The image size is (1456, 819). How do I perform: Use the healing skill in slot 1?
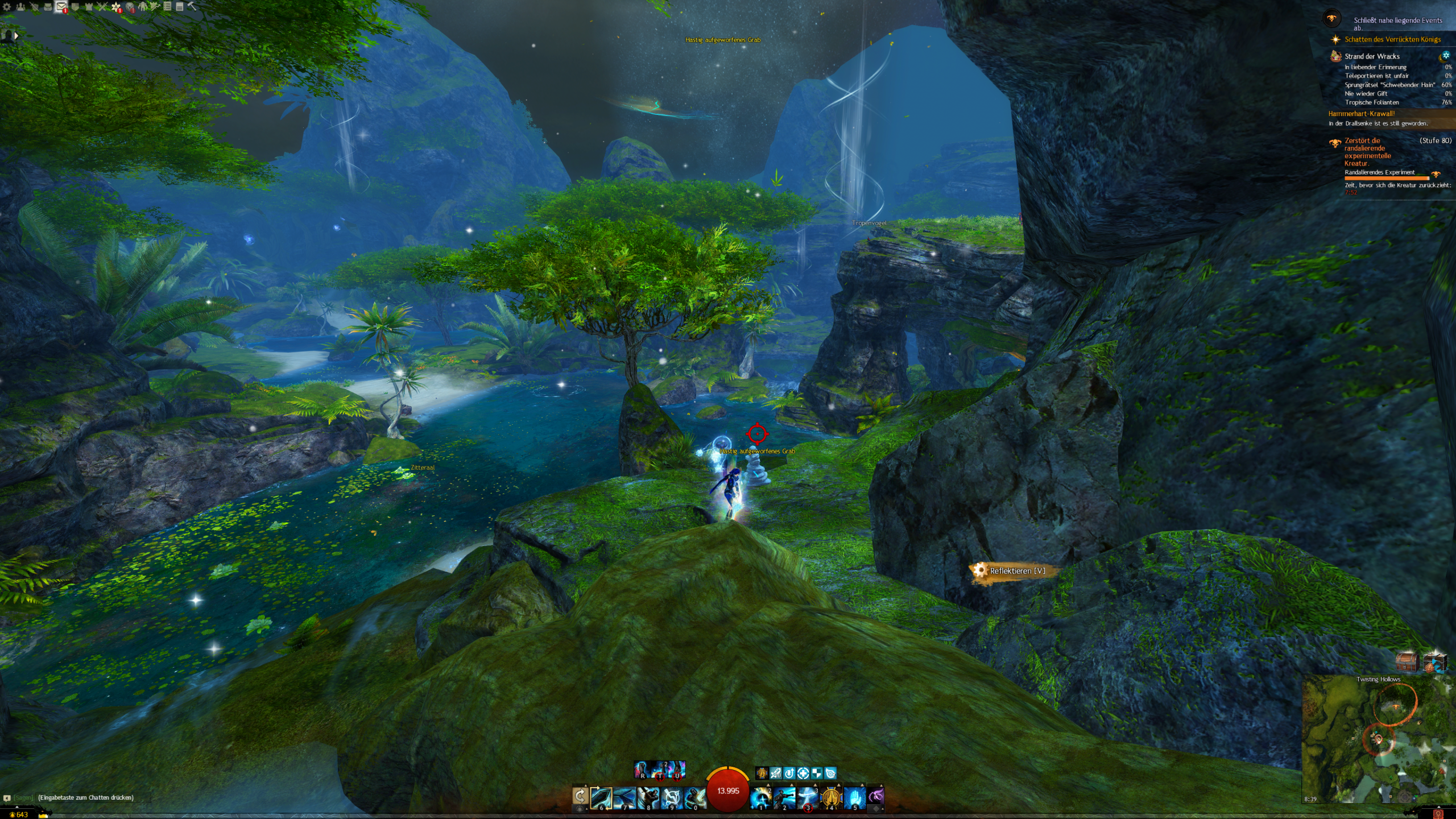[x=761, y=797]
